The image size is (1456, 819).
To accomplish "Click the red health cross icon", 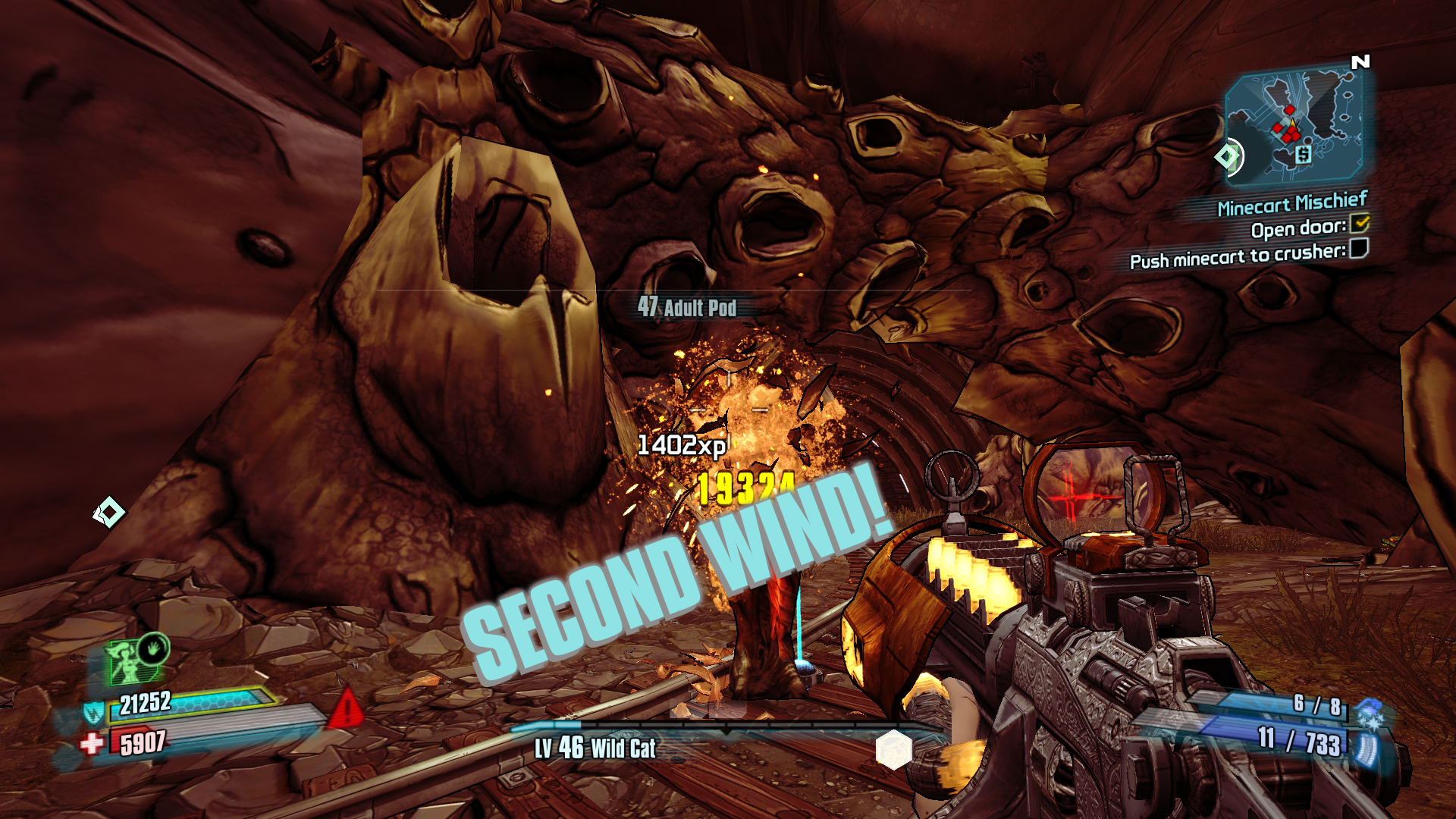I will click(x=92, y=742).
